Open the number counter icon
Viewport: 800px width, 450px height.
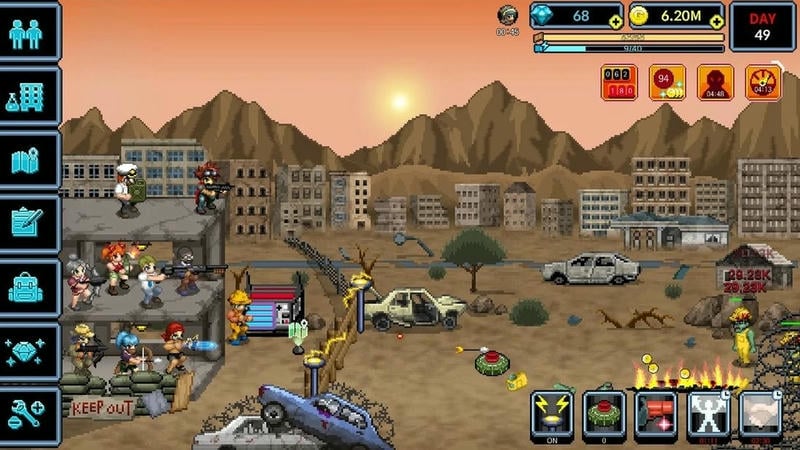tap(619, 83)
